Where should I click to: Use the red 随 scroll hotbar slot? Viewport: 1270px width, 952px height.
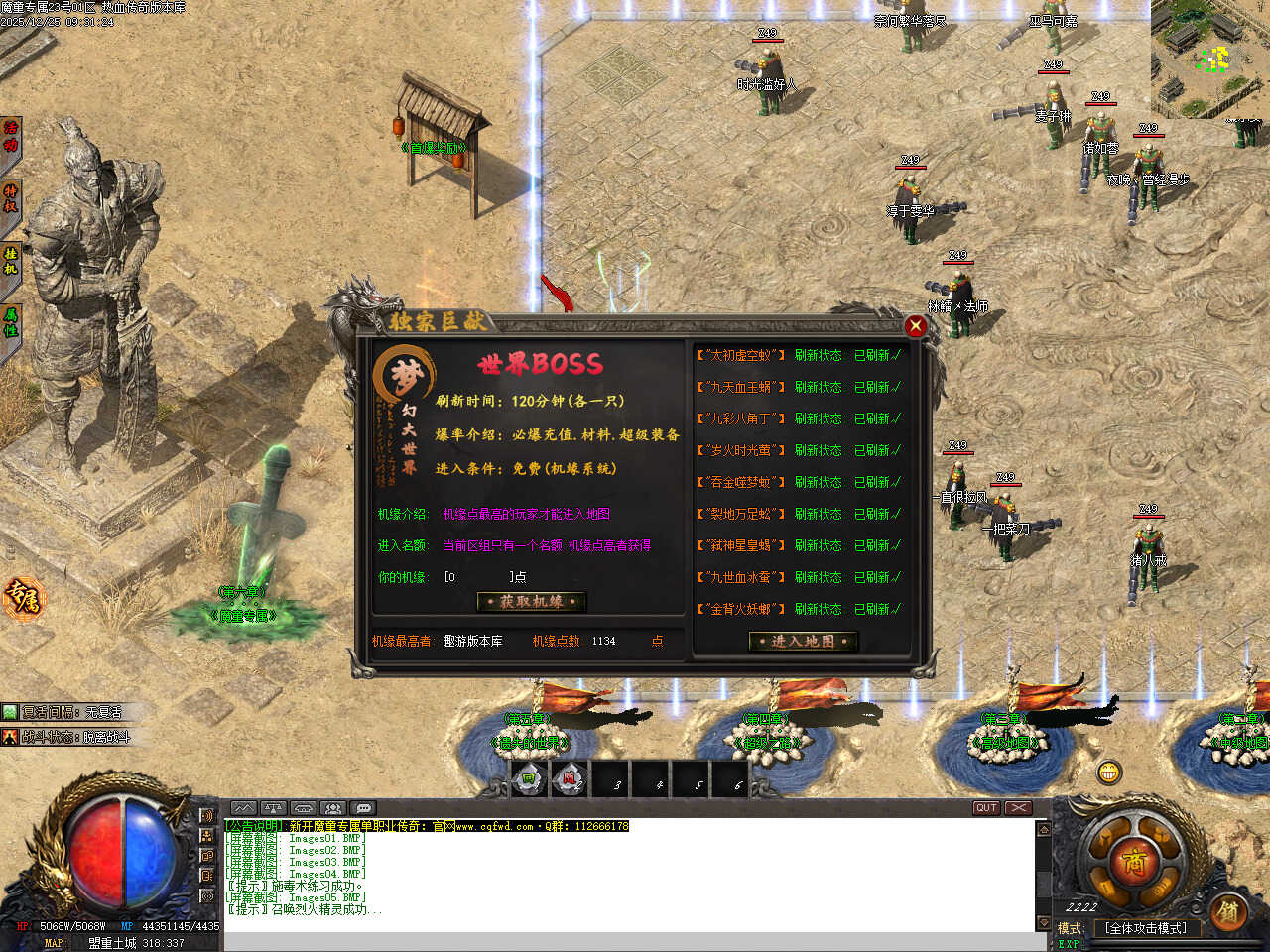(x=570, y=780)
